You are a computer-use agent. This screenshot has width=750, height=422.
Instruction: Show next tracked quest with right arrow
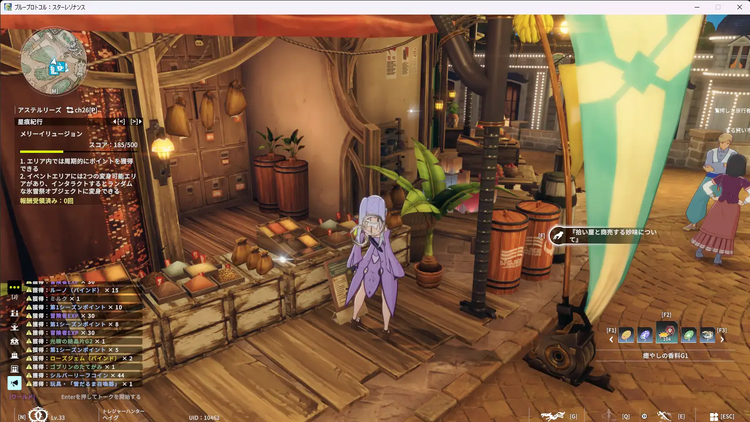(135, 122)
